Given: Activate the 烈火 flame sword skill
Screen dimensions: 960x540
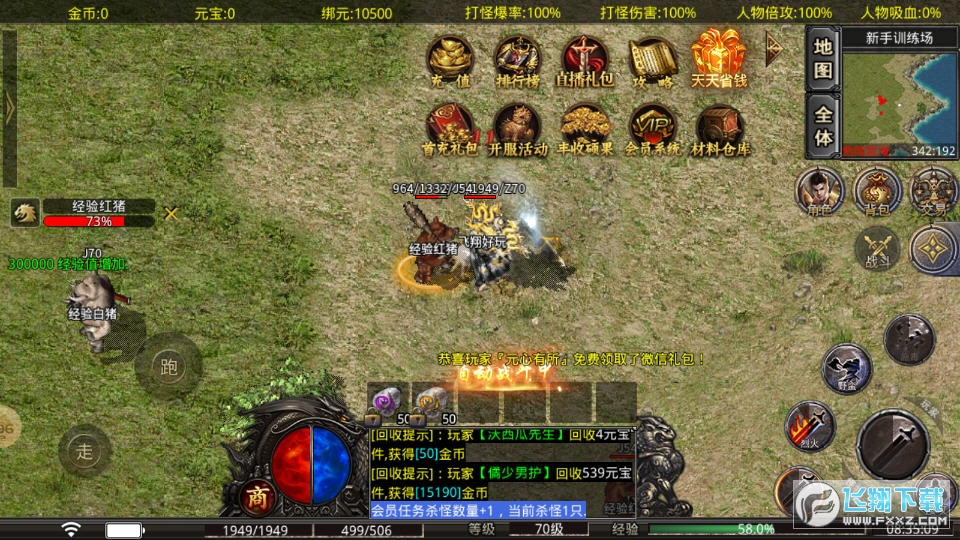Looking at the screenshot, I should [809, 424].
